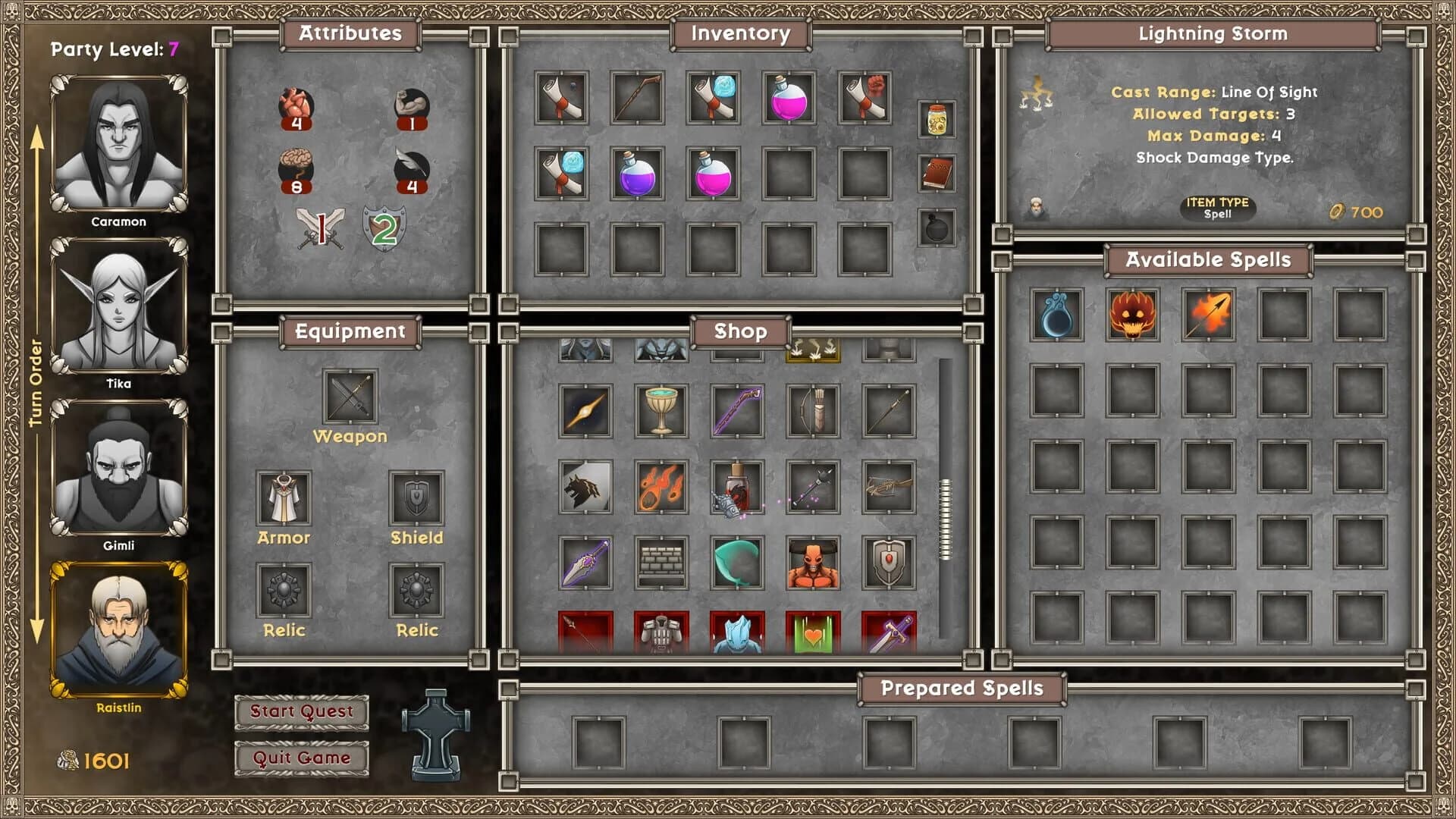Select the flaming arrow spell in Available Spells
Viewport: 1456px width, 819px height.
tap(1209, 316)
